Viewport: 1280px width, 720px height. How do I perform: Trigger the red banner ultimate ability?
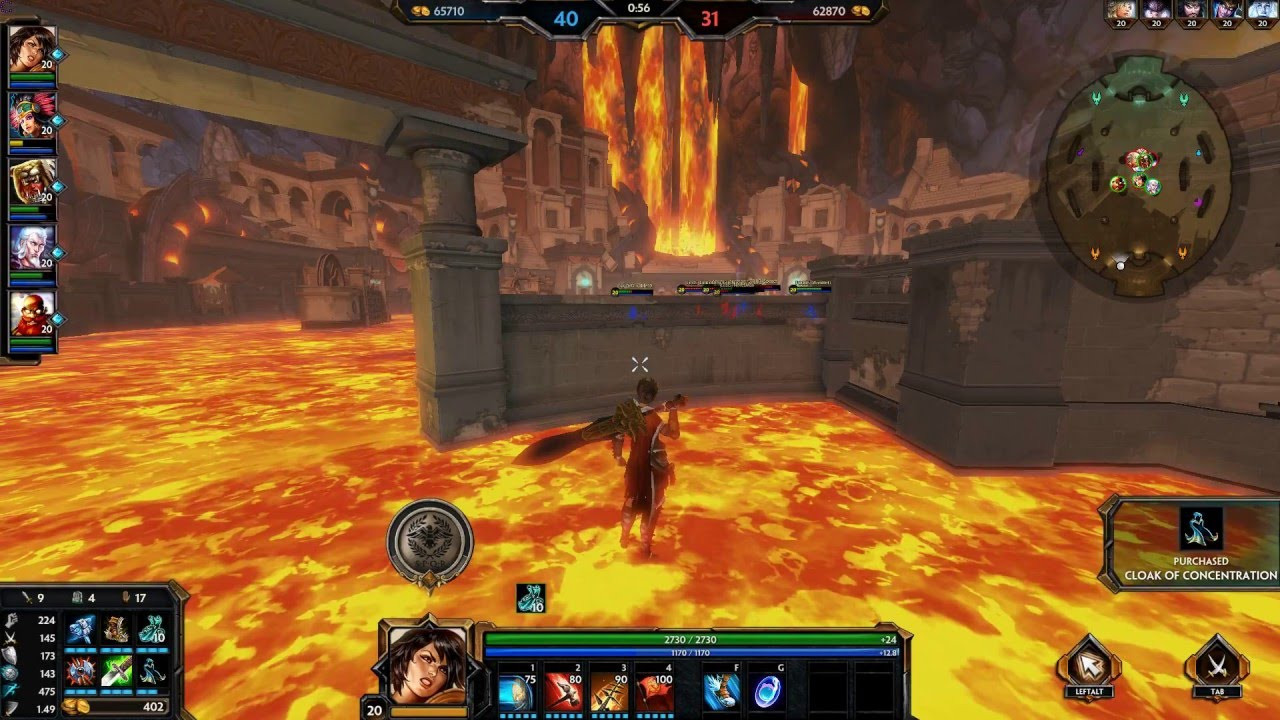point(655,691)
